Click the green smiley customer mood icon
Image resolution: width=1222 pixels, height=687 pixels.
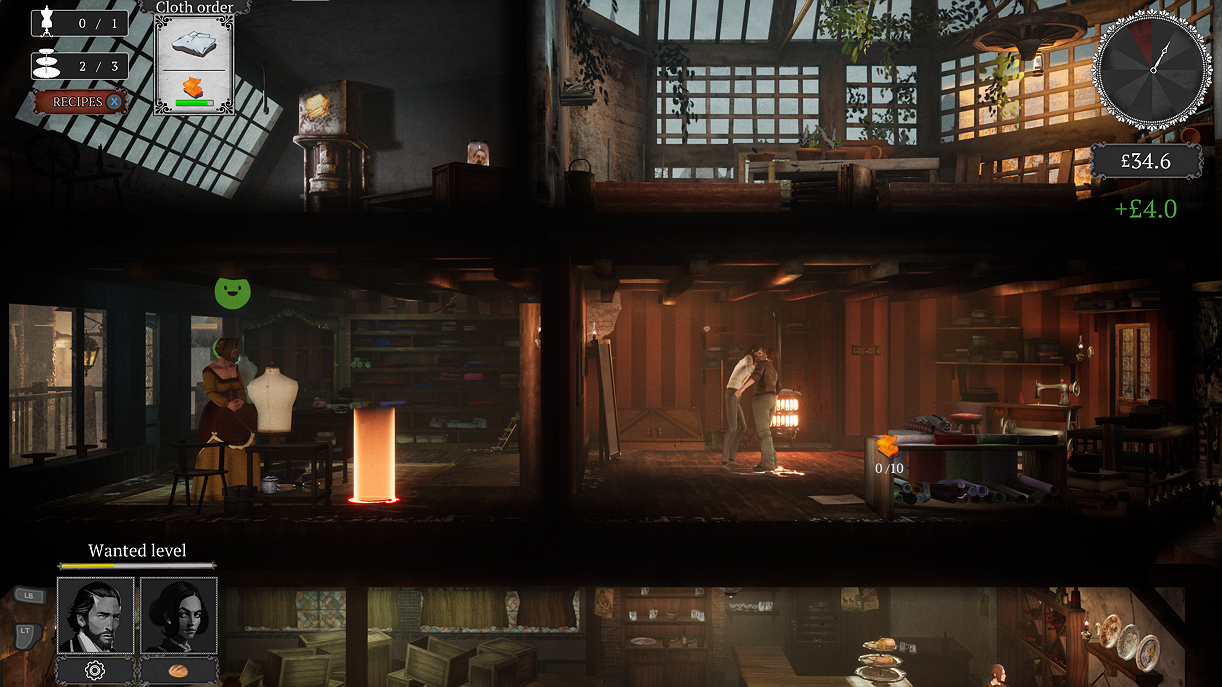(232, 292)
